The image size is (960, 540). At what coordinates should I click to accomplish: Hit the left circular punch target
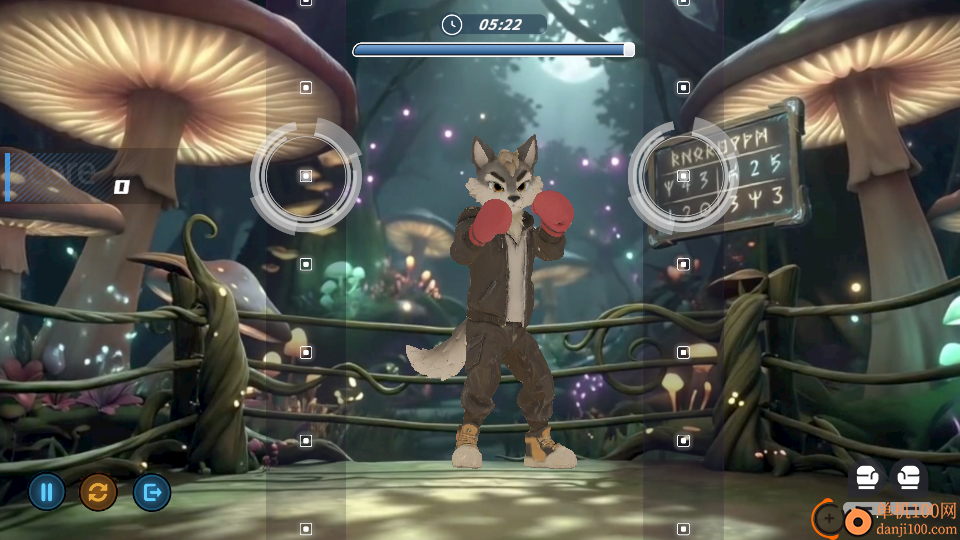(305, 176)
